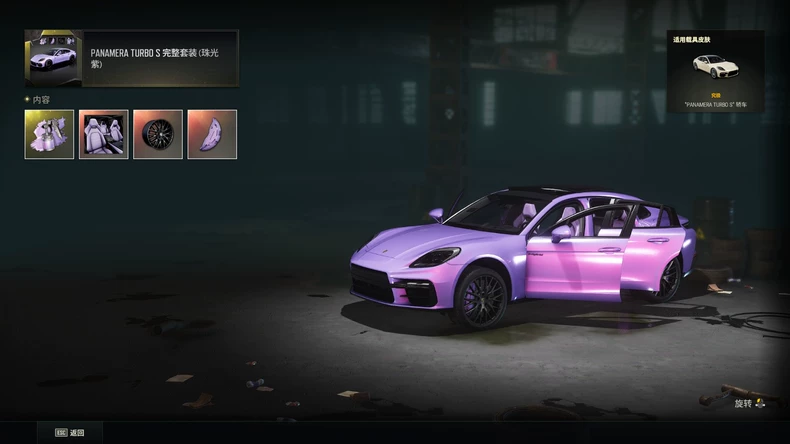790x444 pixels.
Task: Click the 返回 back button
Action: [70, 433]
